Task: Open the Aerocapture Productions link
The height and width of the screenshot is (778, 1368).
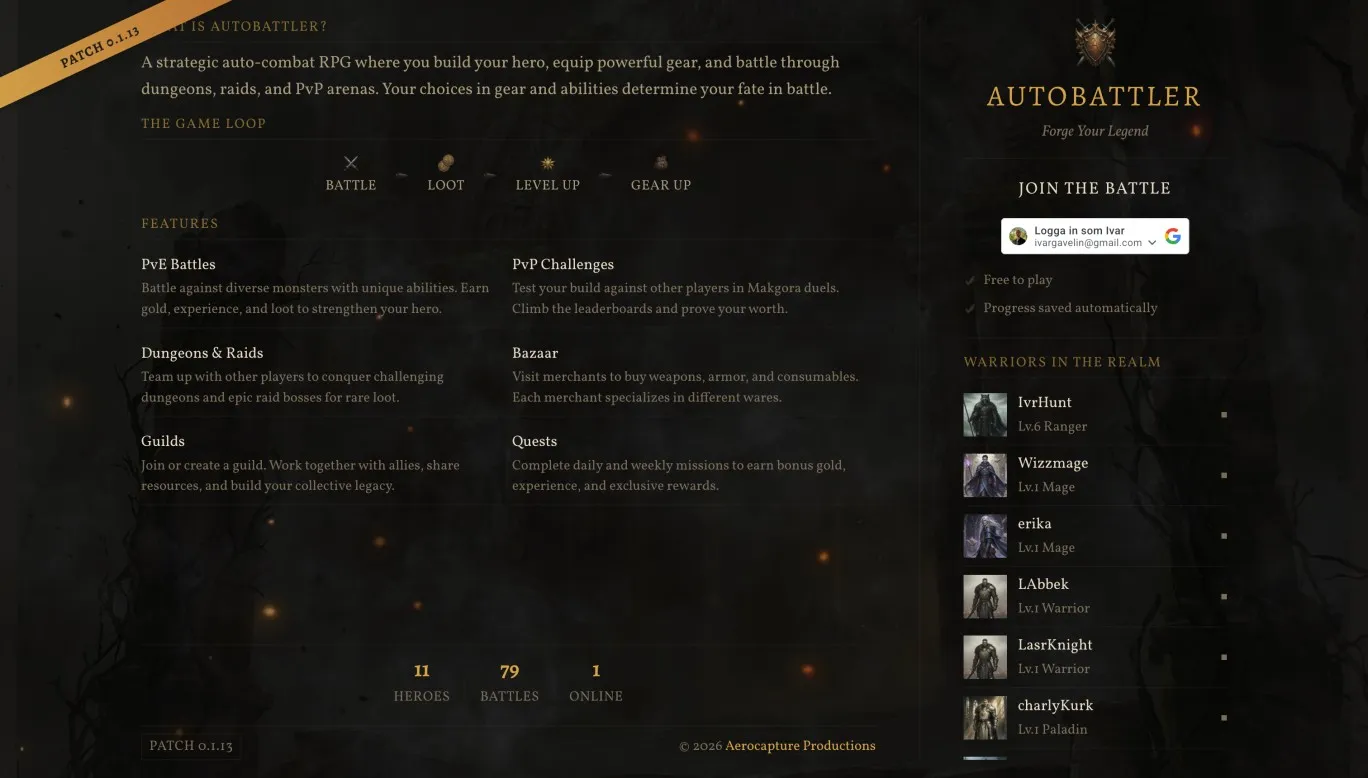Action: coord(800,745)
